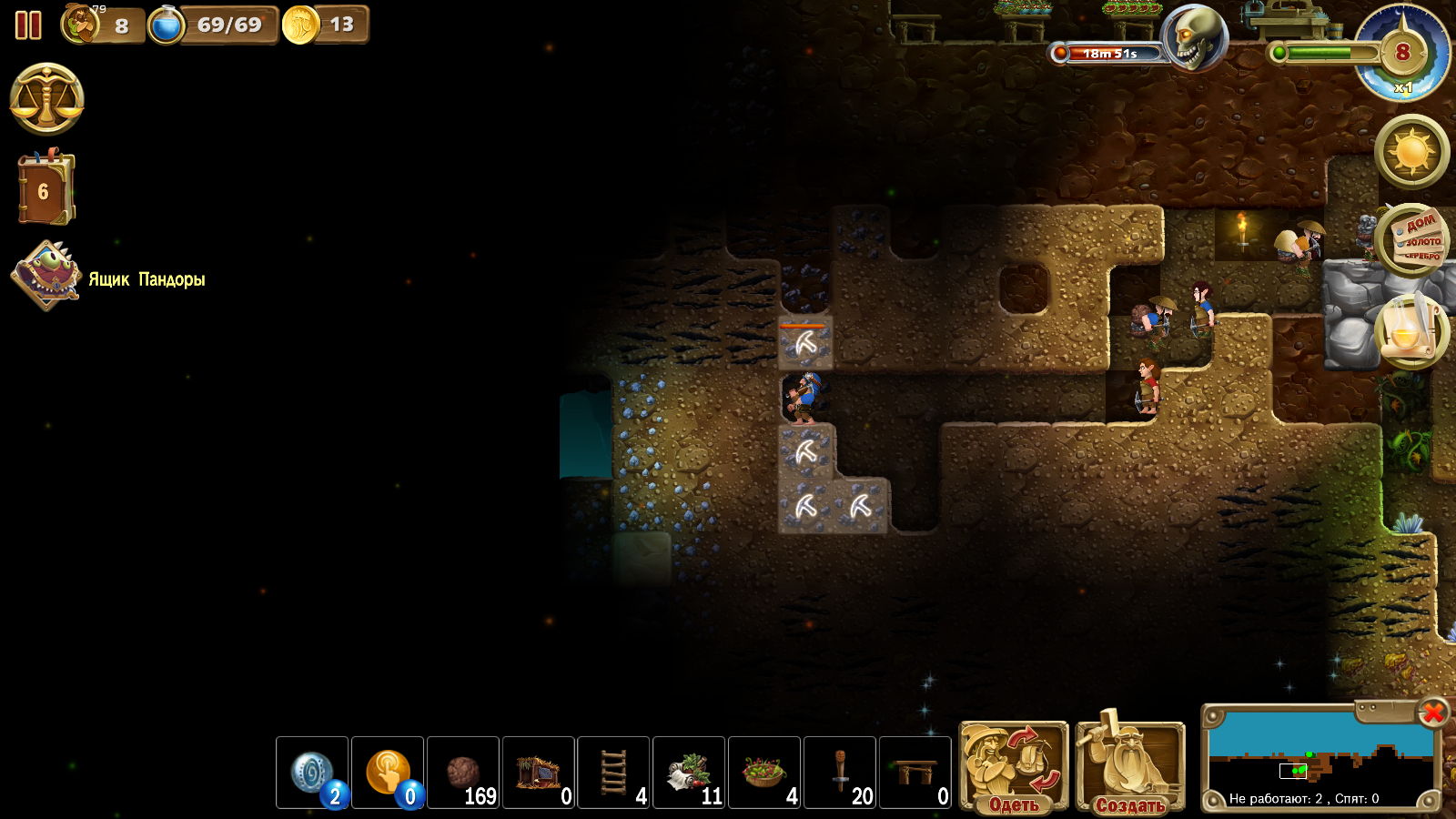Select the torch slot with 20
The width and height of the screenshot is (1456, 819).
(x=840, y=773)
